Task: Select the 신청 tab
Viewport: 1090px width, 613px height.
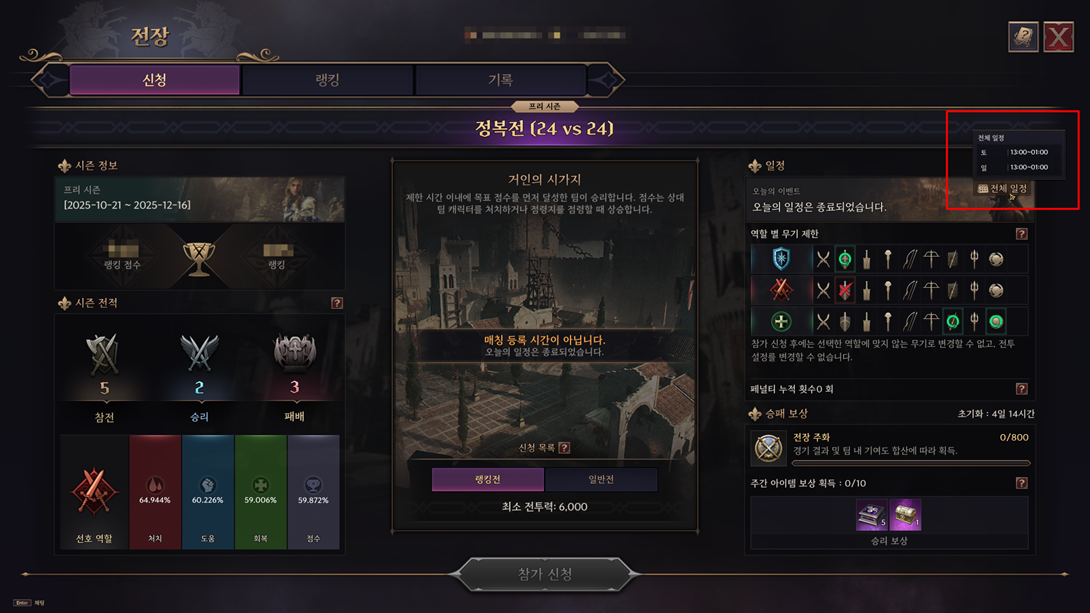Action: [x=154, y=80]
